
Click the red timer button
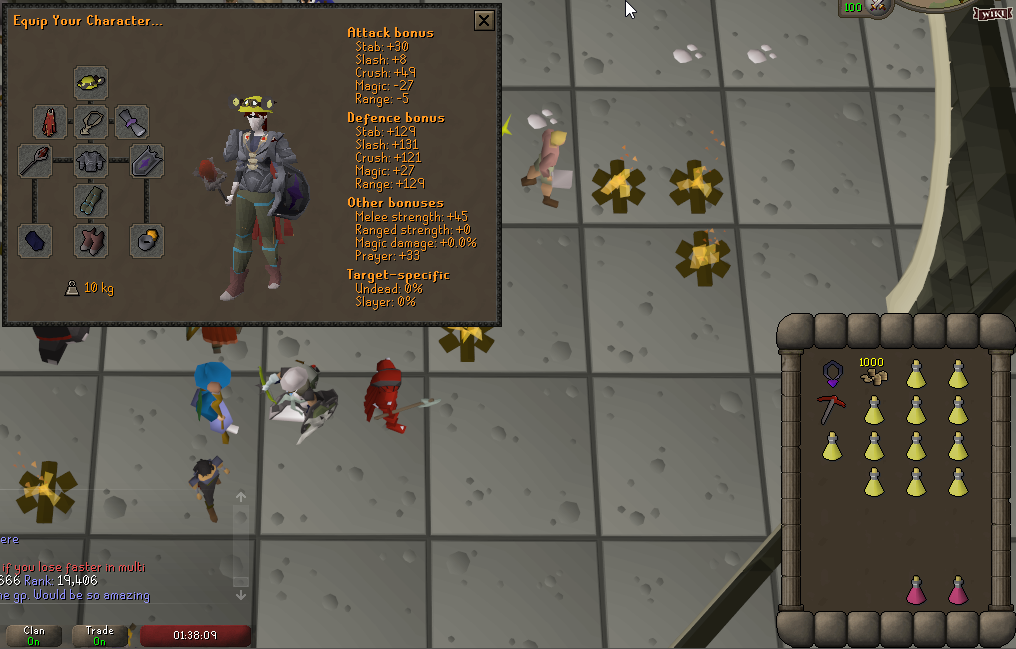[x=195, y=636]
